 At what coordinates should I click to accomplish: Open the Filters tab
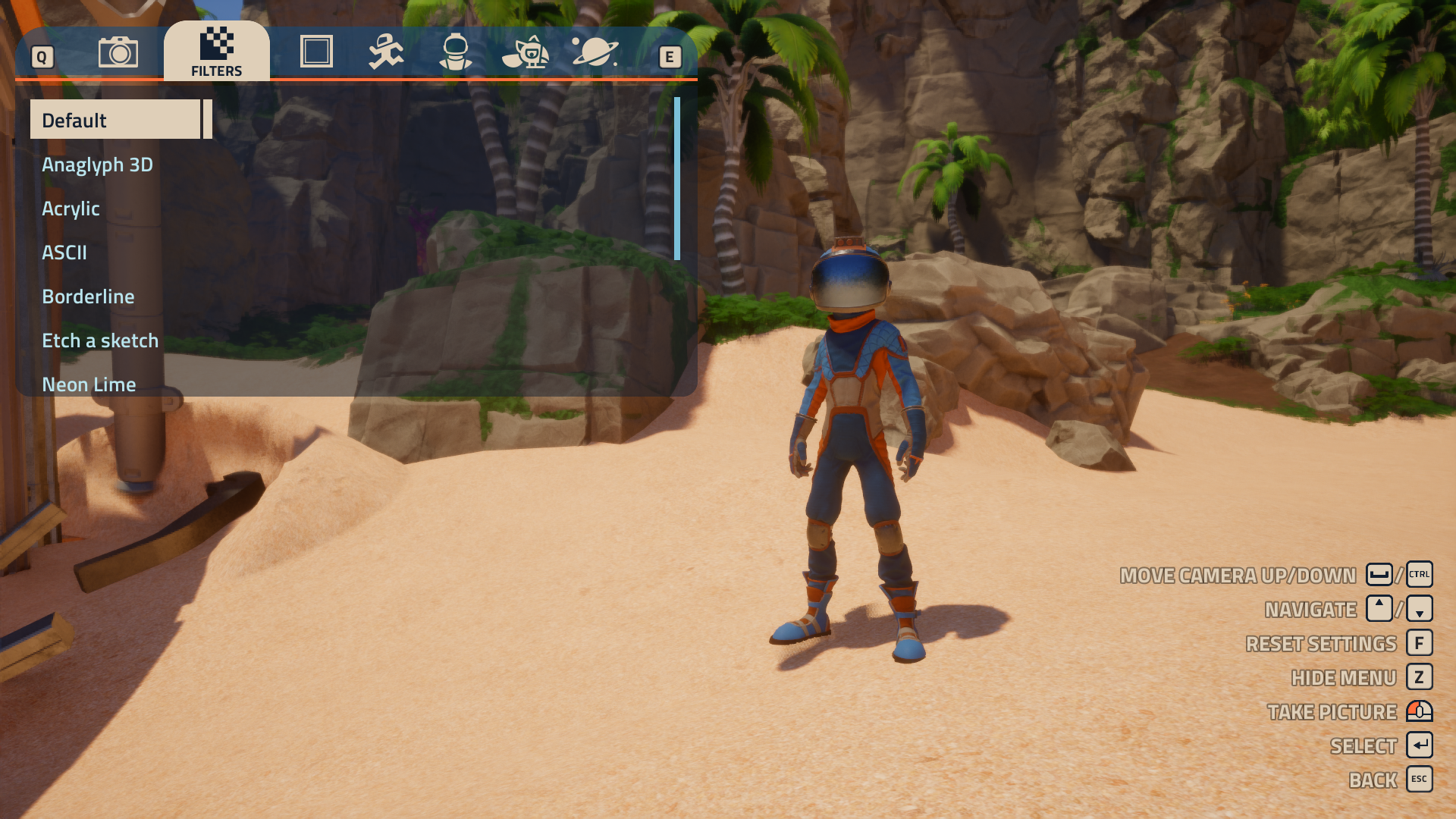click(217, 52)
